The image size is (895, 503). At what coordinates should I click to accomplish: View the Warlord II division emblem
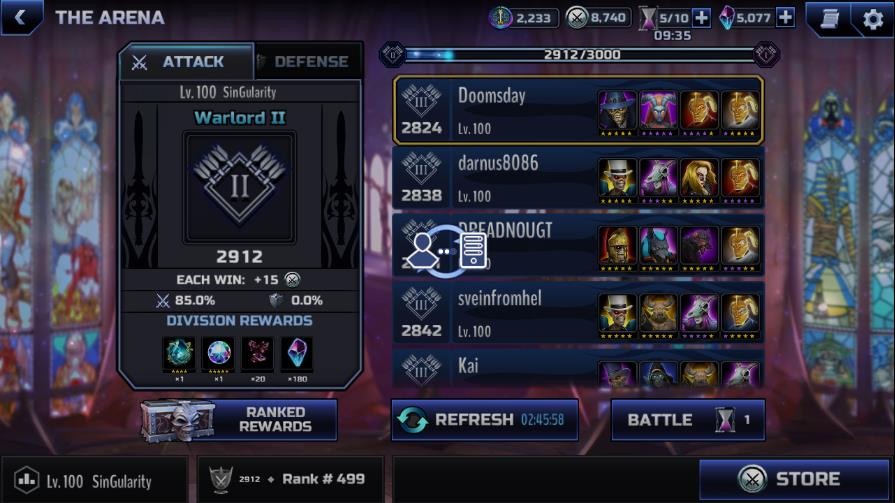click(x=239, y=187)
